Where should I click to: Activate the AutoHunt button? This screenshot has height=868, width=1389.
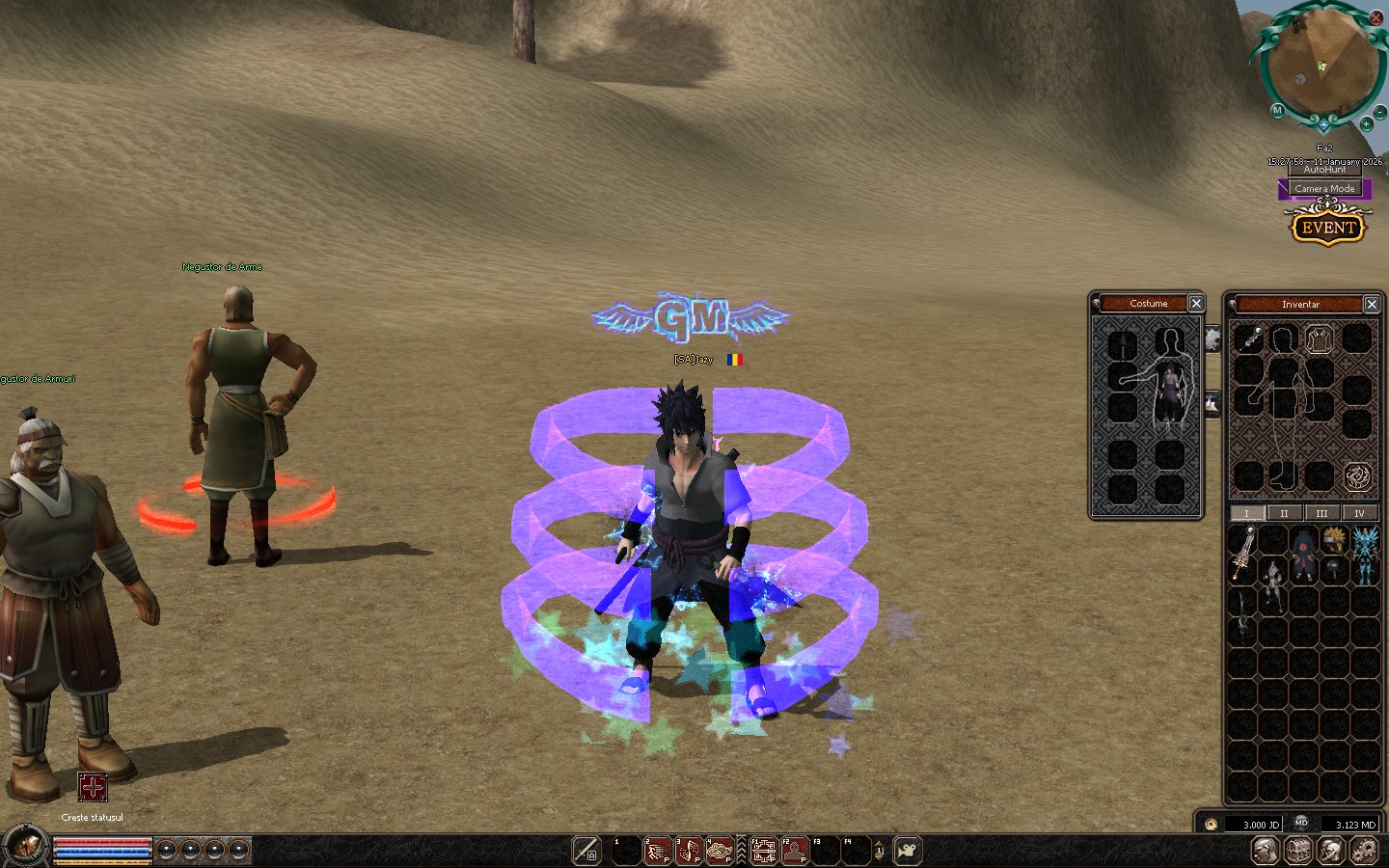tap(1324, 170)
